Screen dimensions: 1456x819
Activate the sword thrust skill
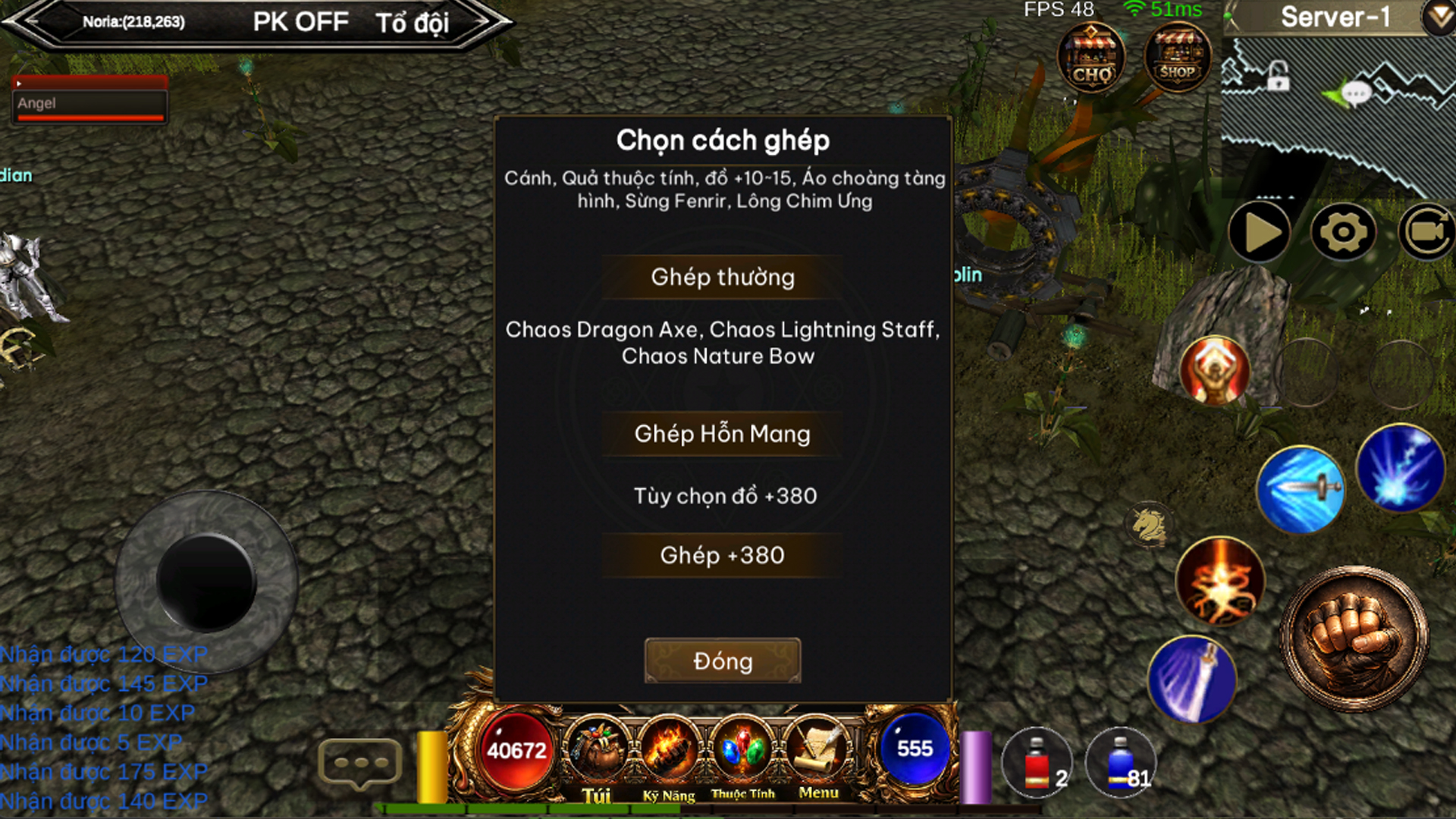coord(1300,489)
